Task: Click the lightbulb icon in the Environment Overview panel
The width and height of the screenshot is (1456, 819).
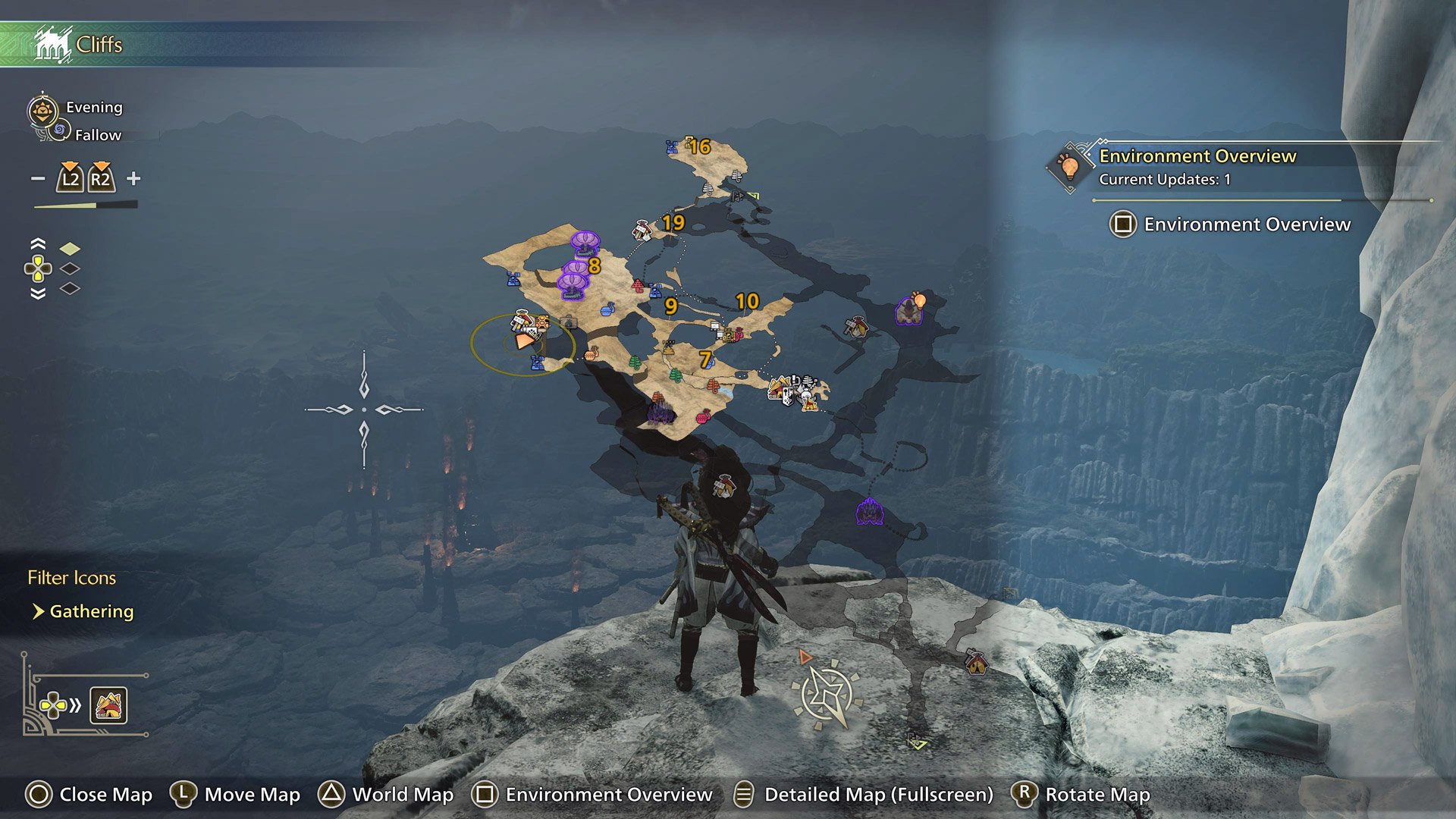Action: 1070,167
